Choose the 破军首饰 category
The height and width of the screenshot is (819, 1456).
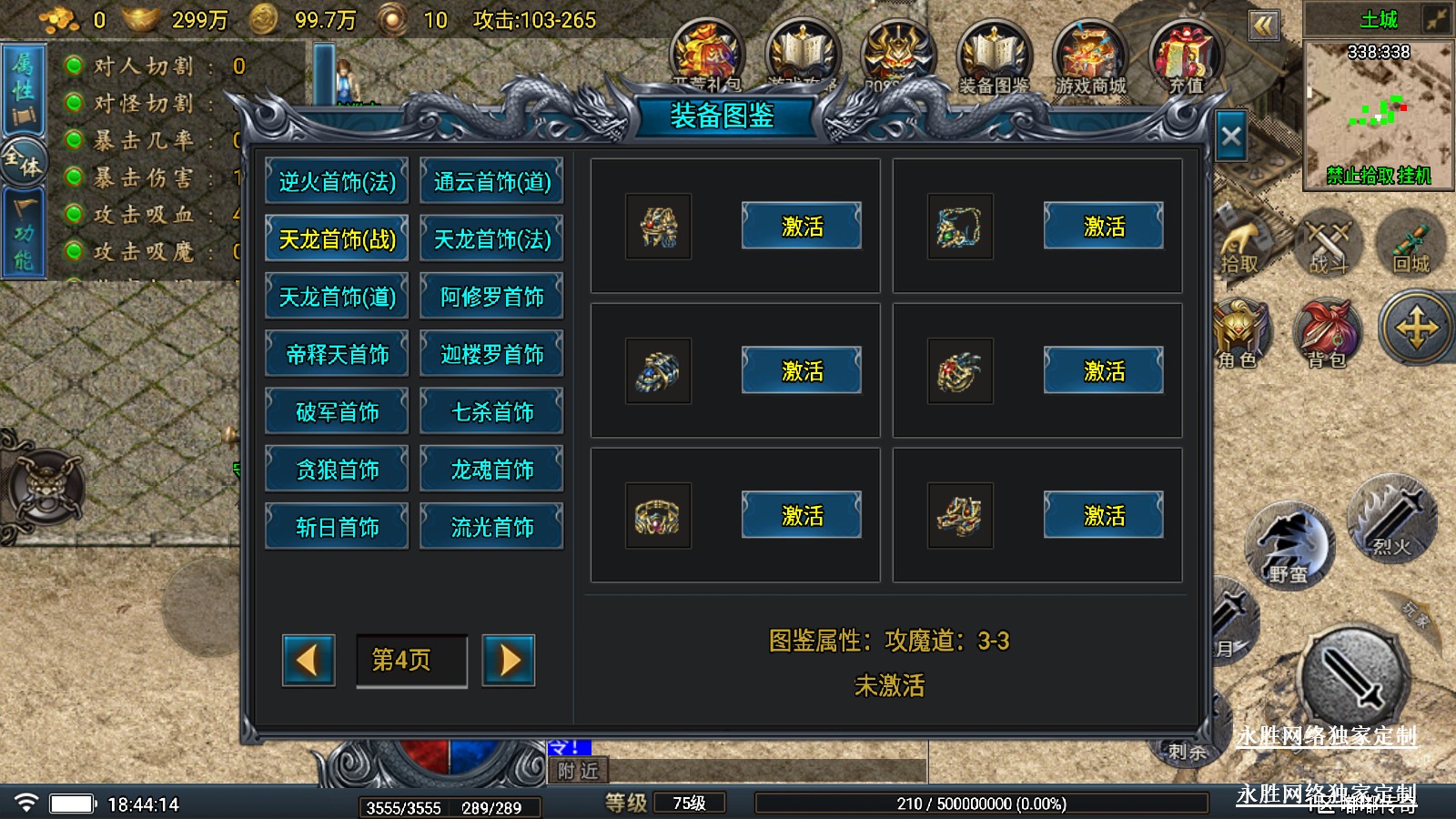(x=337, y=412)
